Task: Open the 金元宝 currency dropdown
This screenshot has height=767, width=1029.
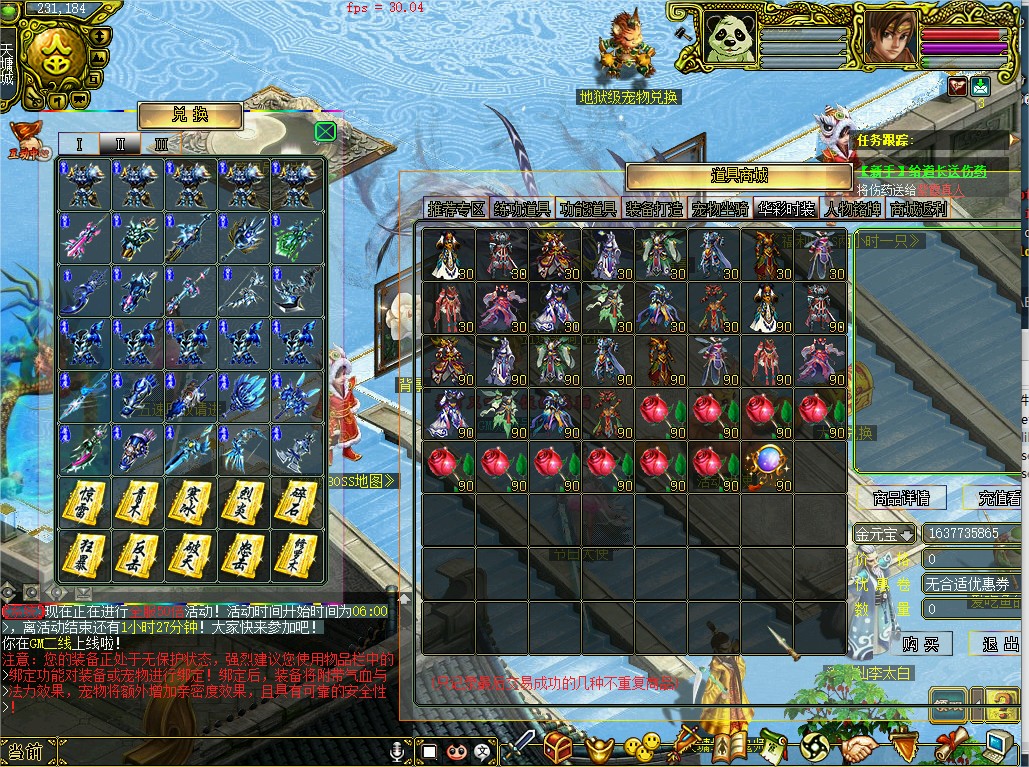Action: tap(884, 534)
